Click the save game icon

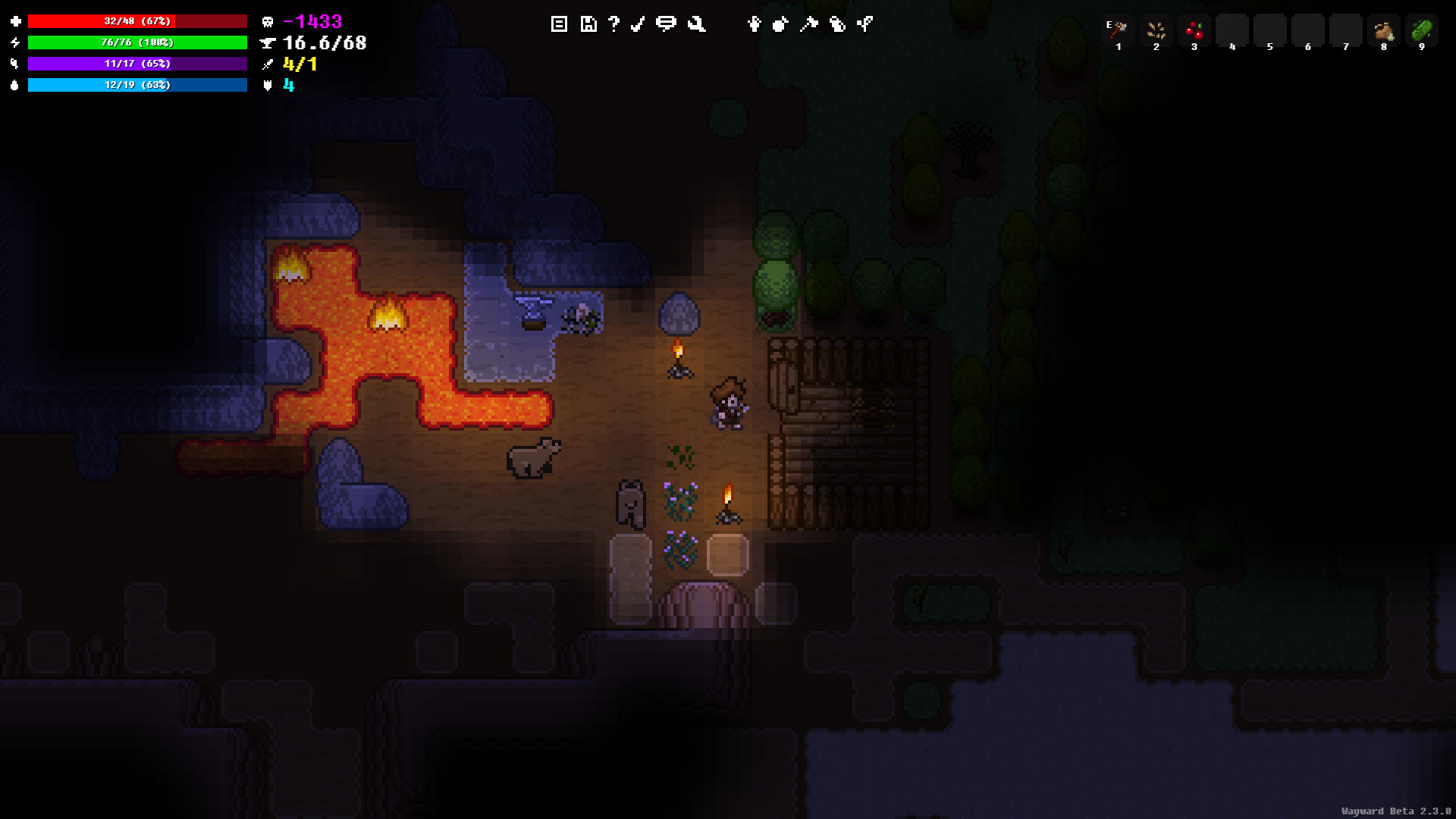(588, 24)
